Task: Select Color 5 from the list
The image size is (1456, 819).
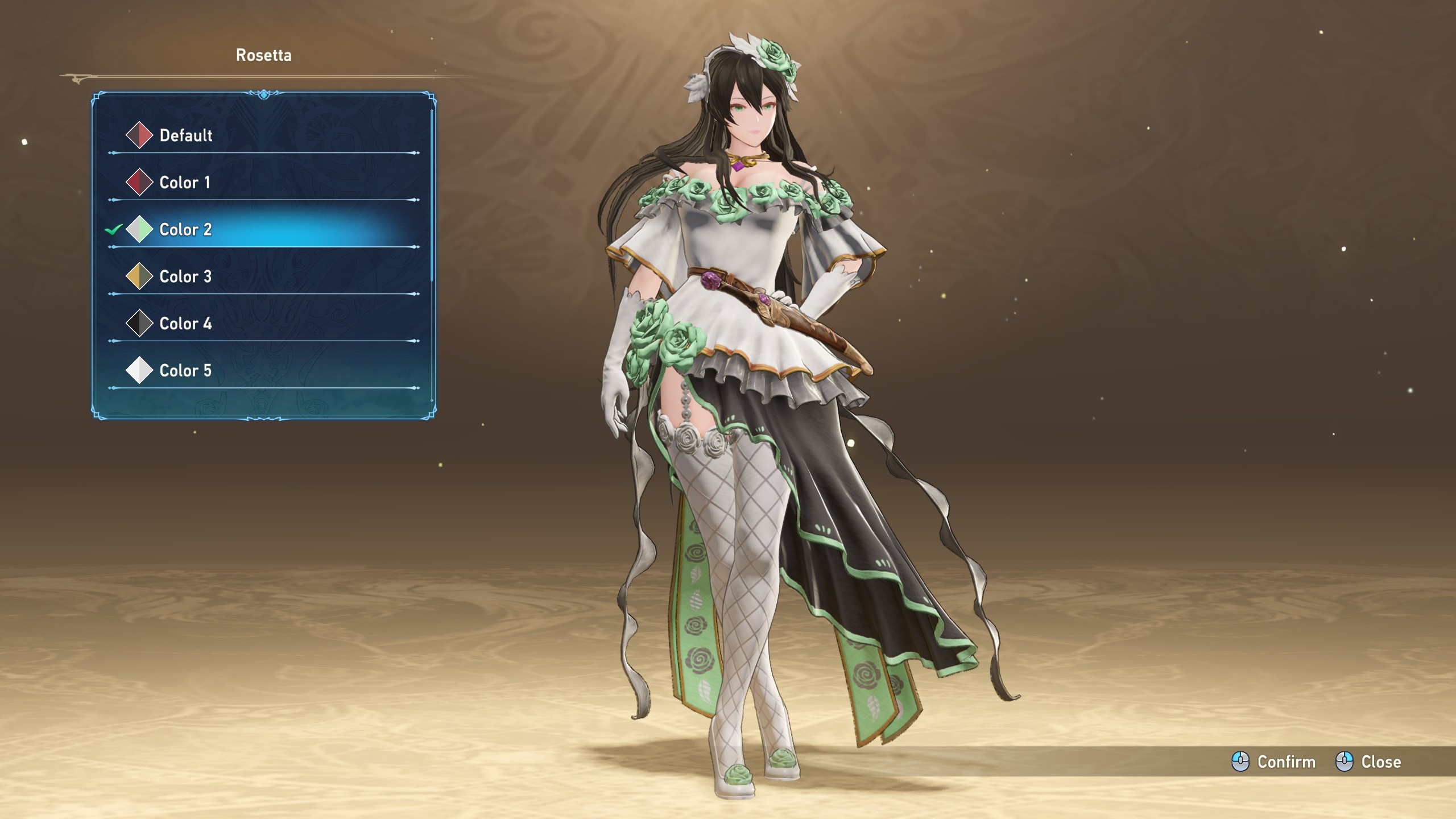Action: point(185,371)
